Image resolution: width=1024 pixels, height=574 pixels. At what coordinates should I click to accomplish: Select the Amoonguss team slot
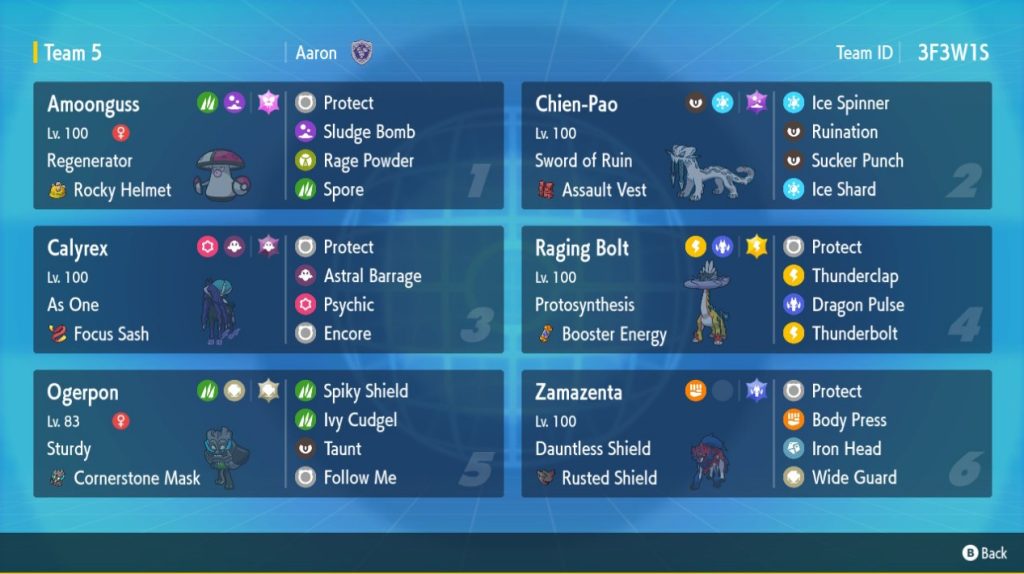(x=268, y=146)
